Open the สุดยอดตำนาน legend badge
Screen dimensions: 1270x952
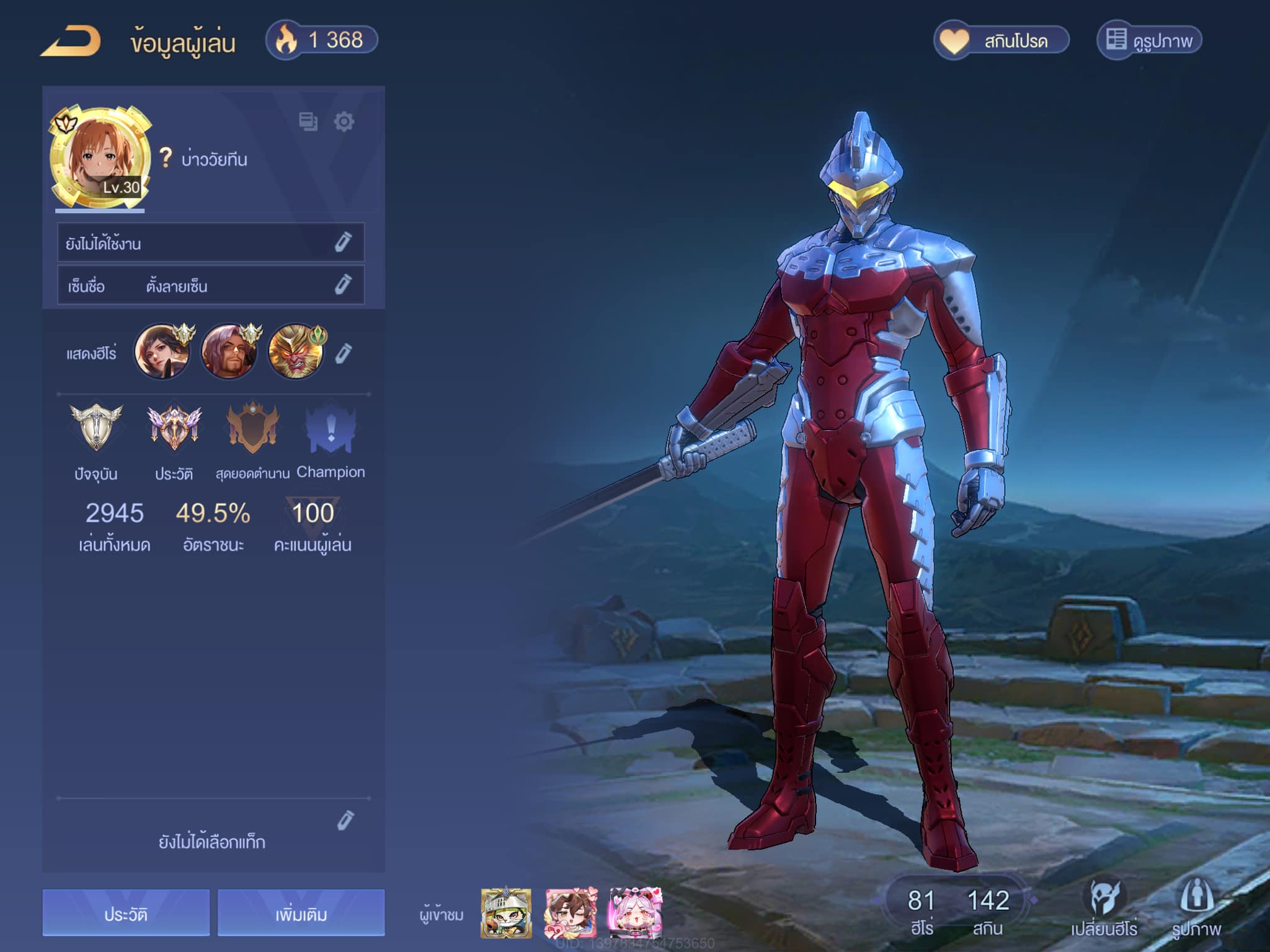(x=252, y=428)
